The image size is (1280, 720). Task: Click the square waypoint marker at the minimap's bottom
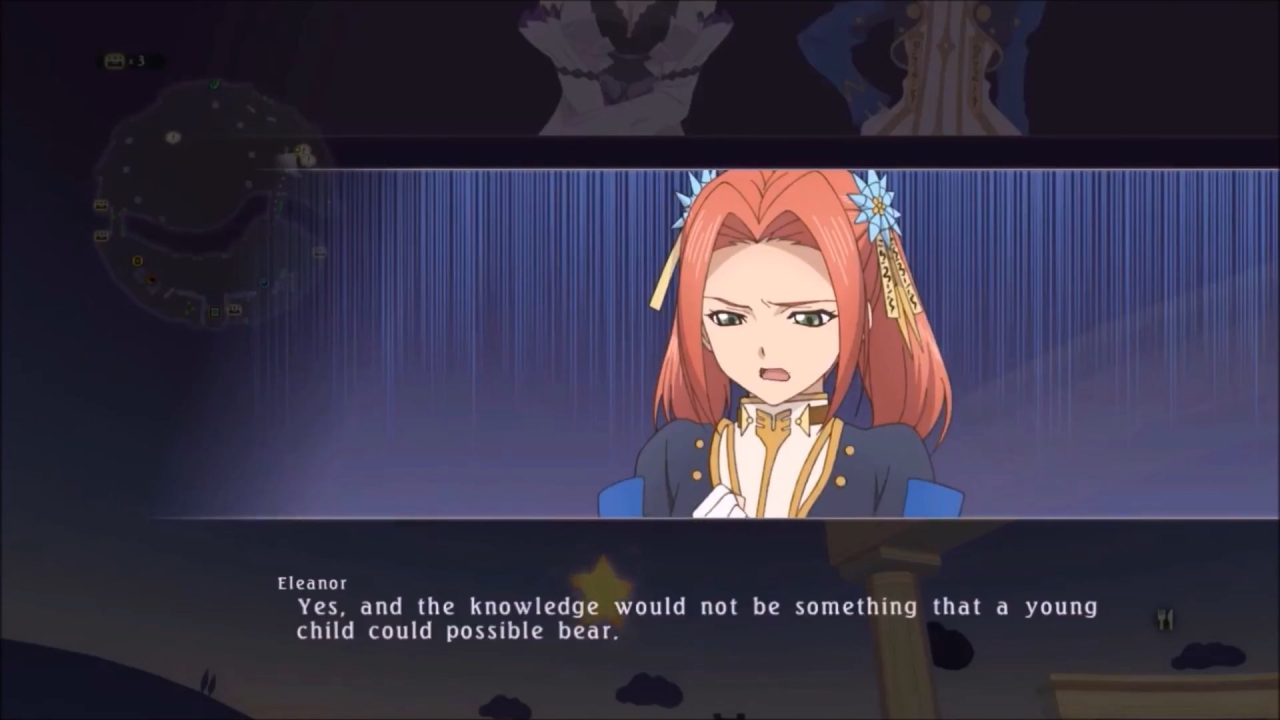(x=214, y=313)
